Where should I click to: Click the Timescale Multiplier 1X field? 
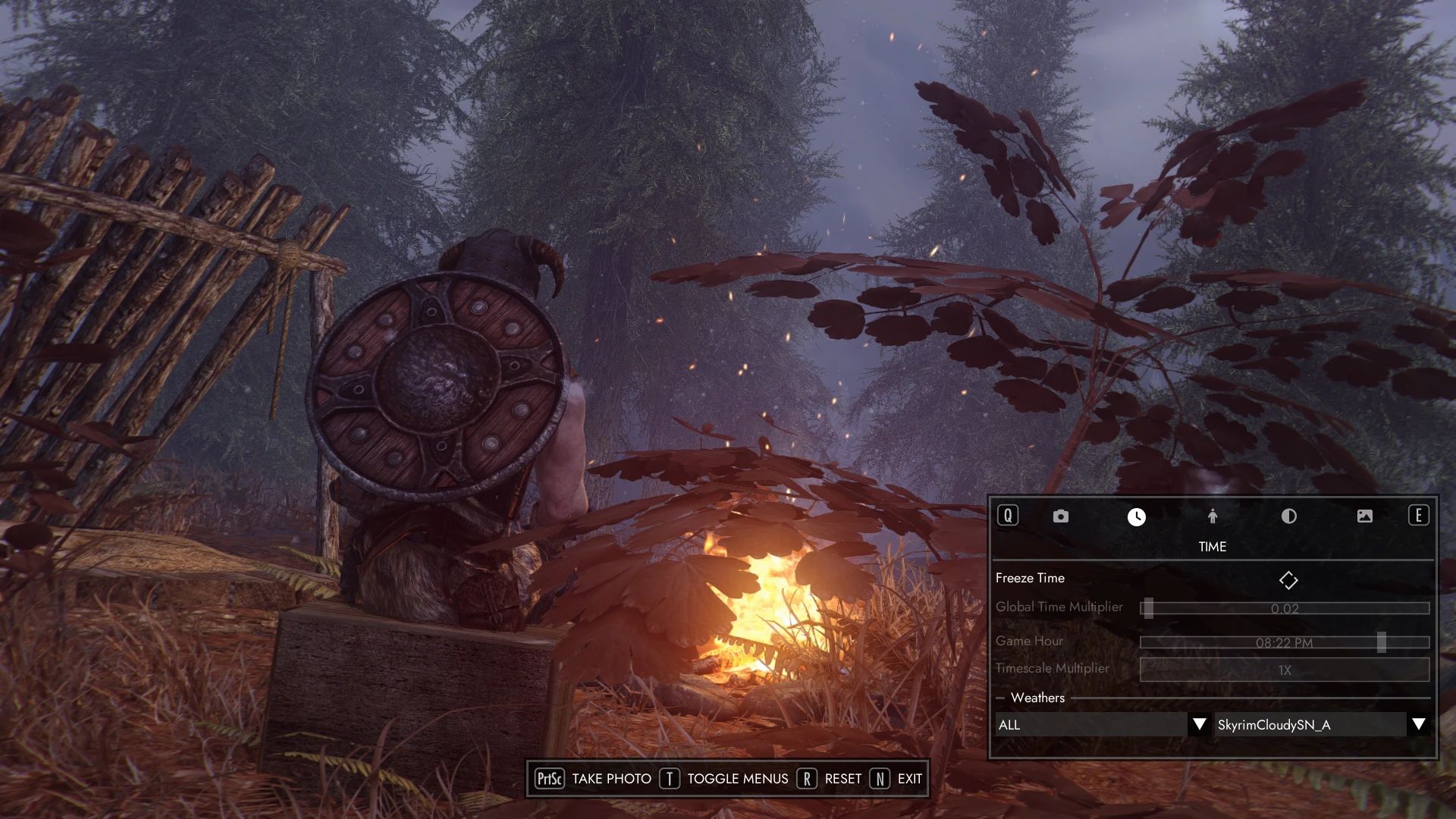[1284, 669]
